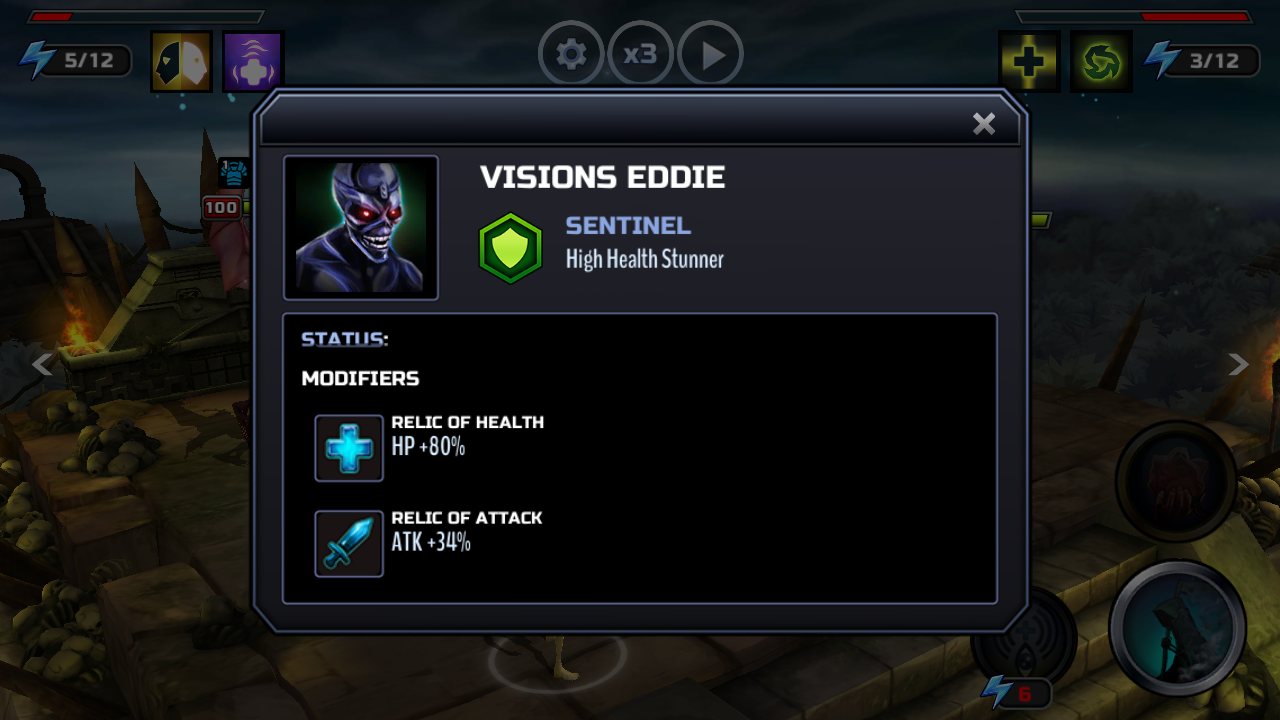Screen dimensions: 1280x720
Task: Activate the red-tinted skill button
Action: [1176, 481]
